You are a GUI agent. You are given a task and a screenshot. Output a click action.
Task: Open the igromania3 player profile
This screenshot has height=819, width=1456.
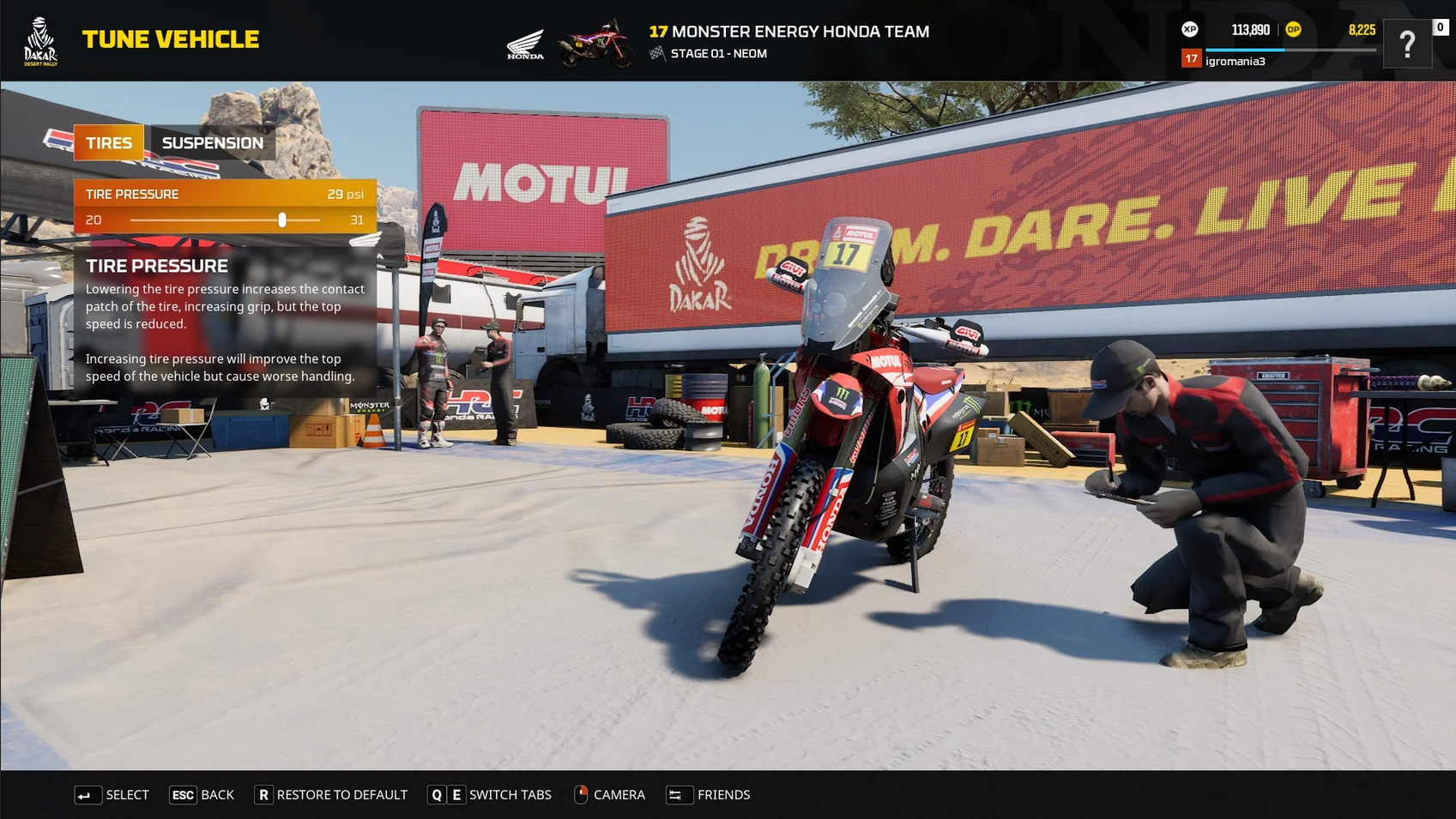[x=1235, y=61]
